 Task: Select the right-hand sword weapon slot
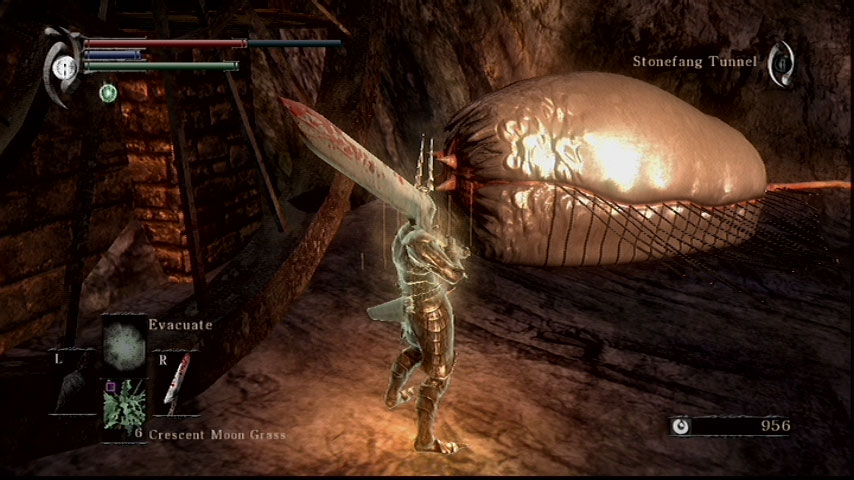point(175,384)
